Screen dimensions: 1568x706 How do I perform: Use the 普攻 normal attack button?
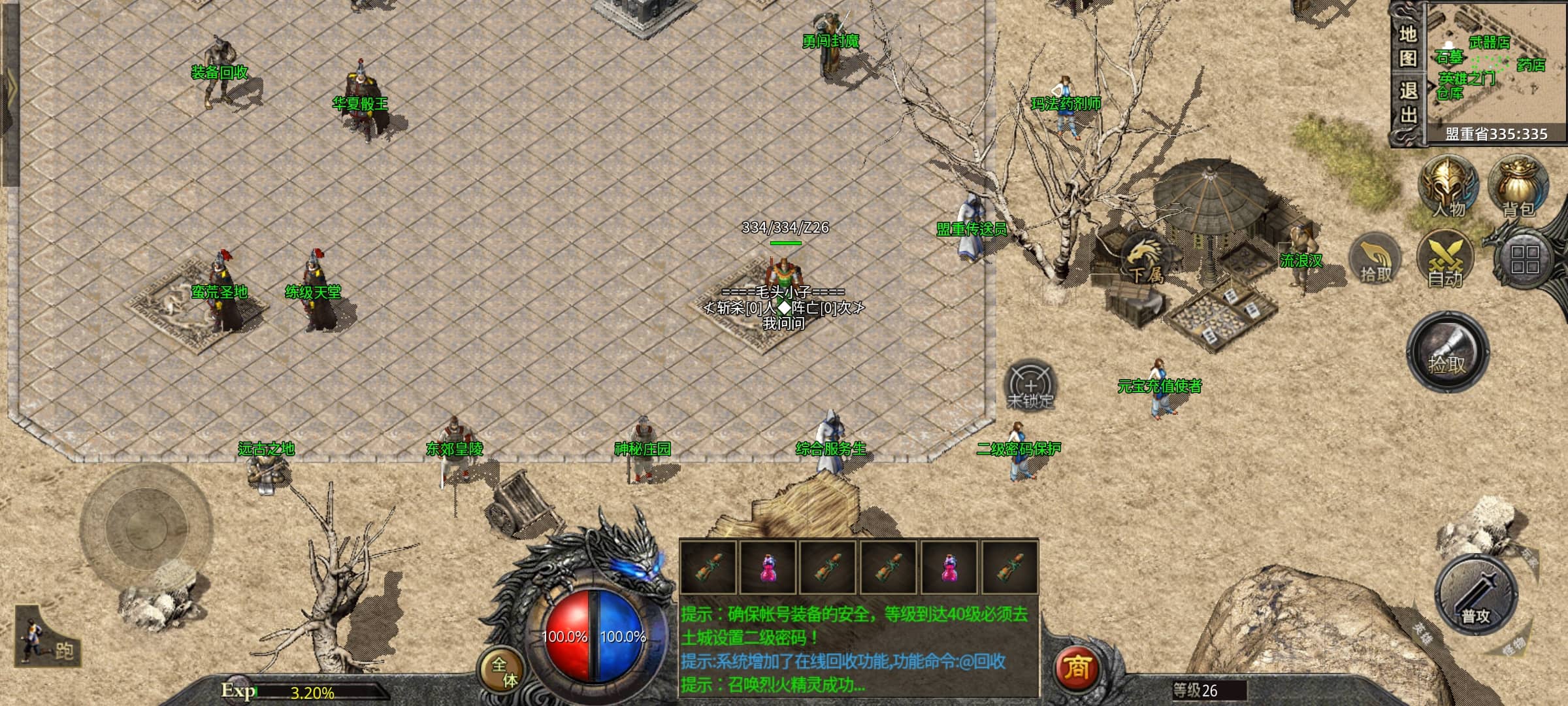(x=1475, y=596)
